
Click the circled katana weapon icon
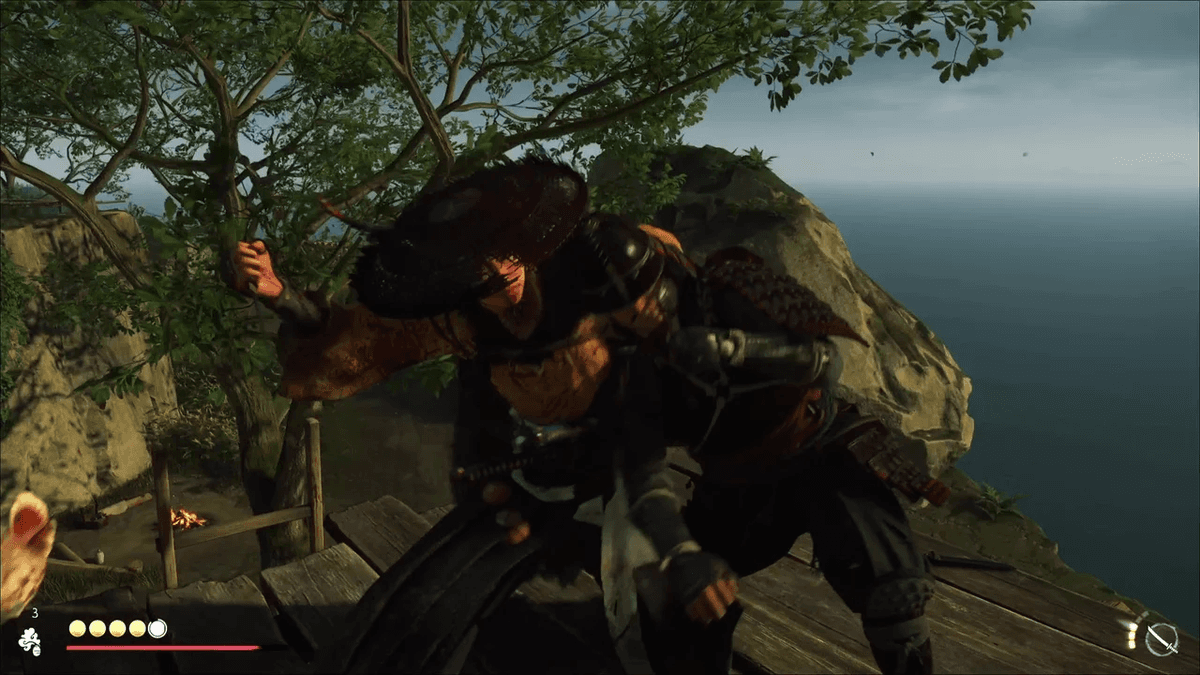point(1161,638)
